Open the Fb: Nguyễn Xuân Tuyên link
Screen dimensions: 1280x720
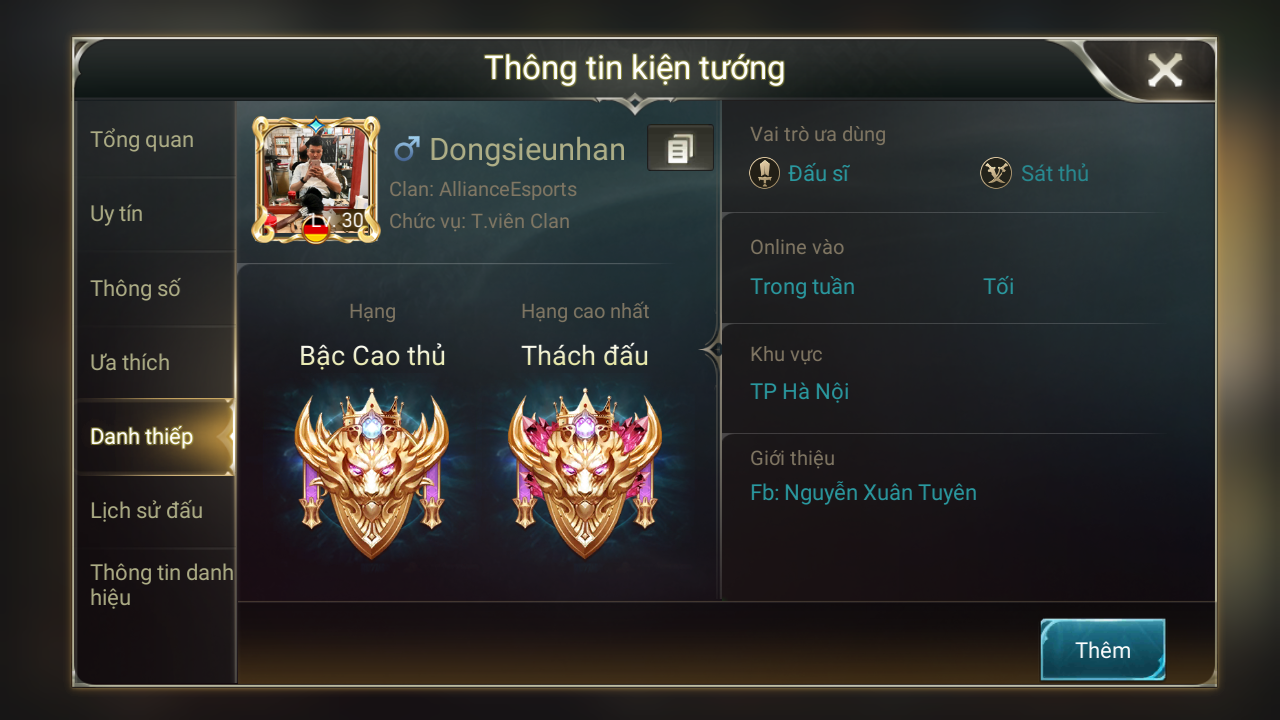pyautogui.click(x=865, y=493)
